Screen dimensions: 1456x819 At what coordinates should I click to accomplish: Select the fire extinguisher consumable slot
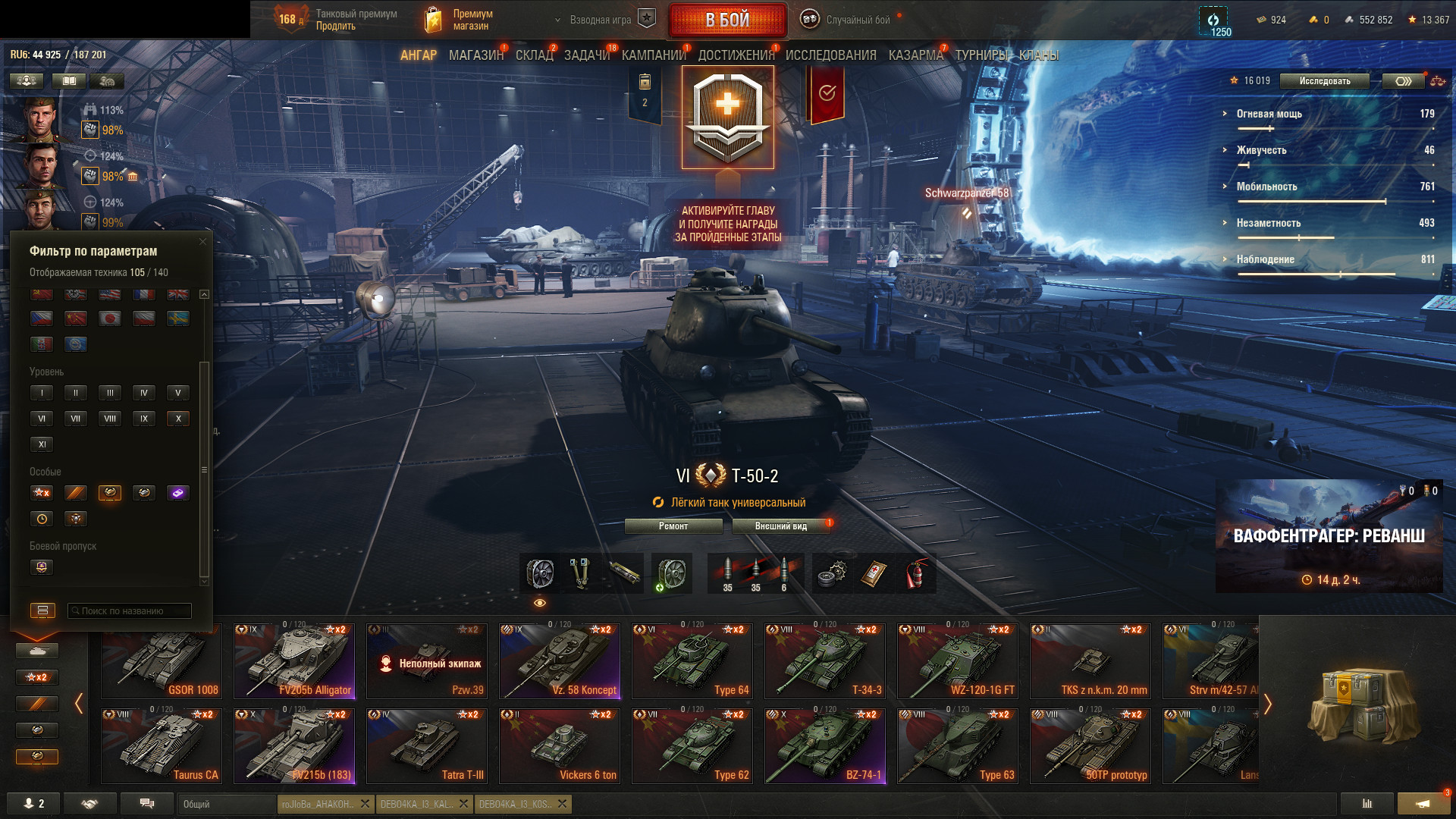pos(916,573)
